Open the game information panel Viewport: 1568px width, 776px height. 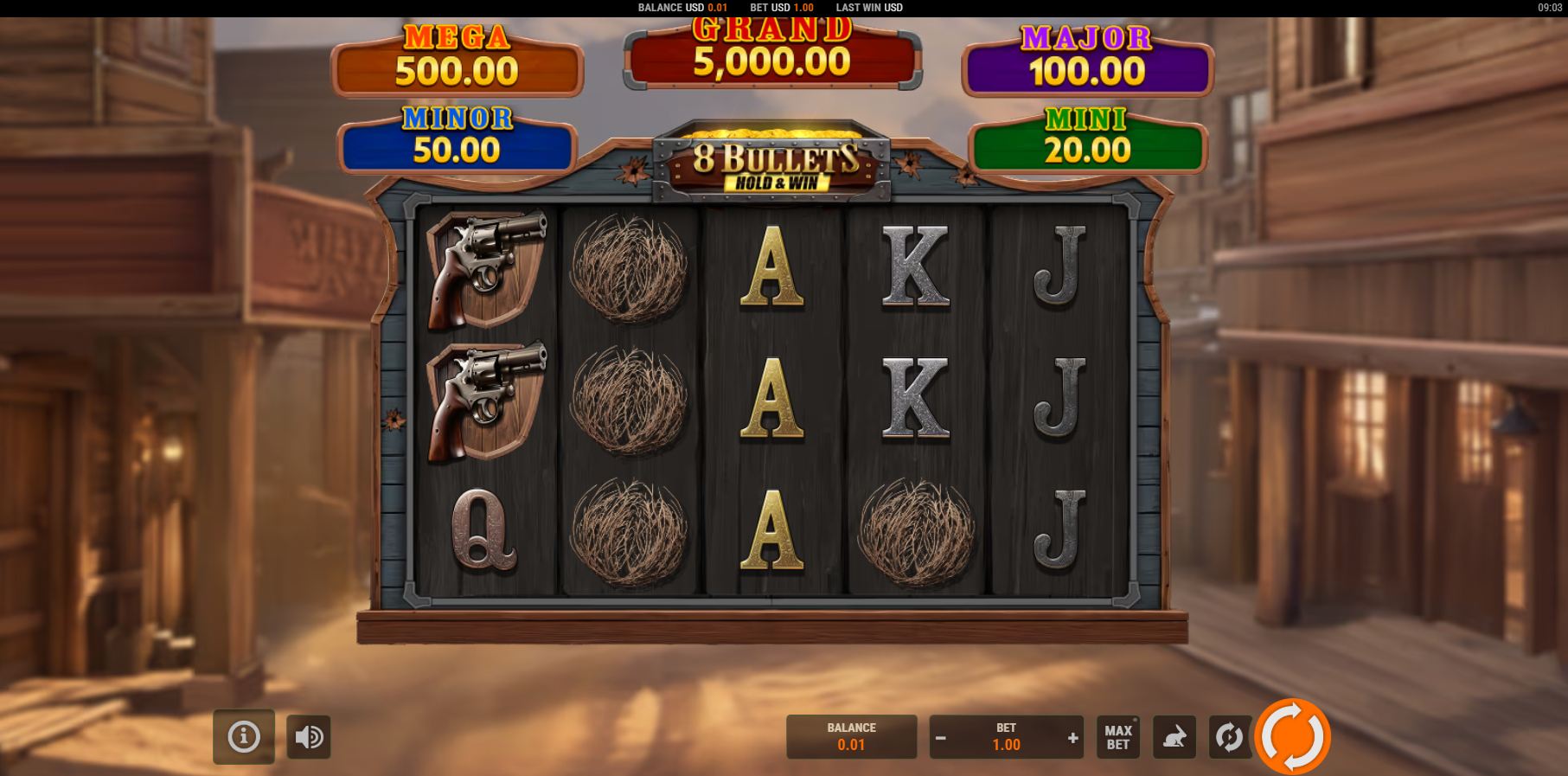pyautogui.click(x=243, y=736)
